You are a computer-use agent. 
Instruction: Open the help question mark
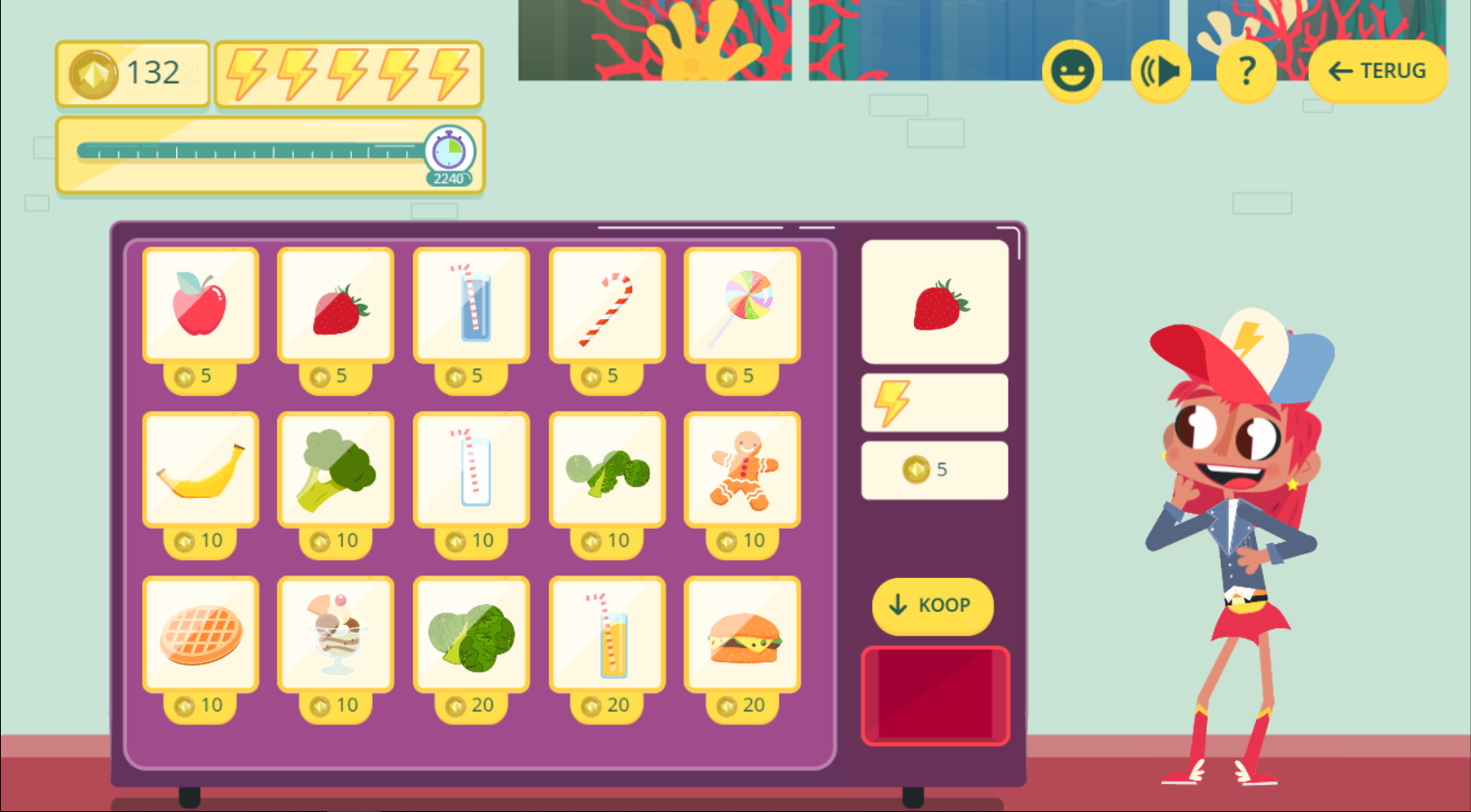pyautogui.click(x=1246, y=72)
